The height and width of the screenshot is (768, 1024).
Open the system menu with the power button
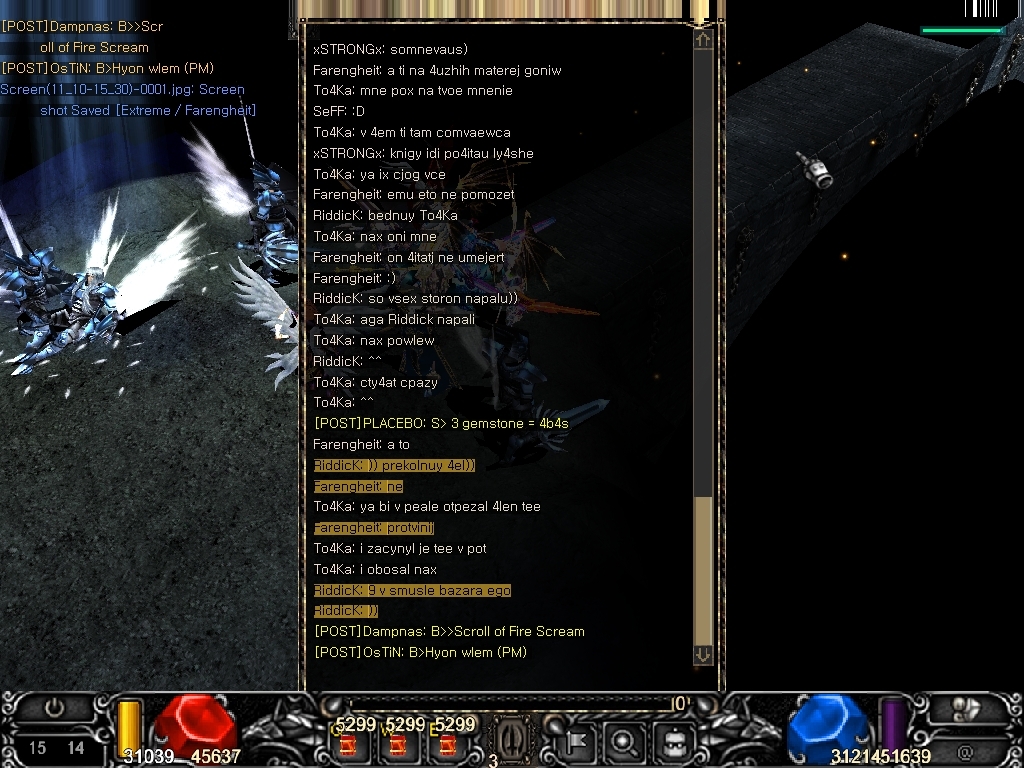point(54,708)
